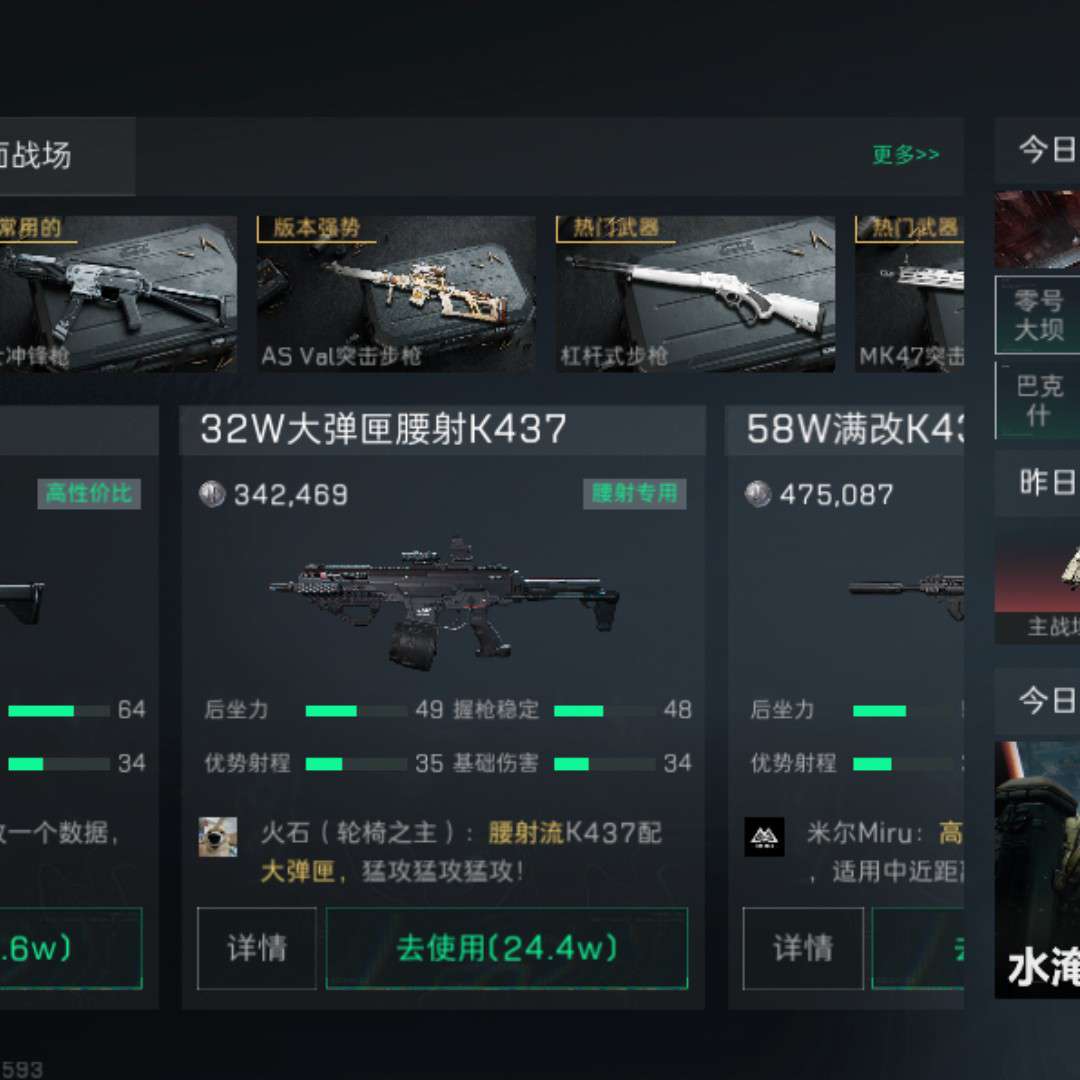This screenshot has width=1080, height=1080.
Task: Switch to the 巴克什 map tab
Action: coord(1038,400)
